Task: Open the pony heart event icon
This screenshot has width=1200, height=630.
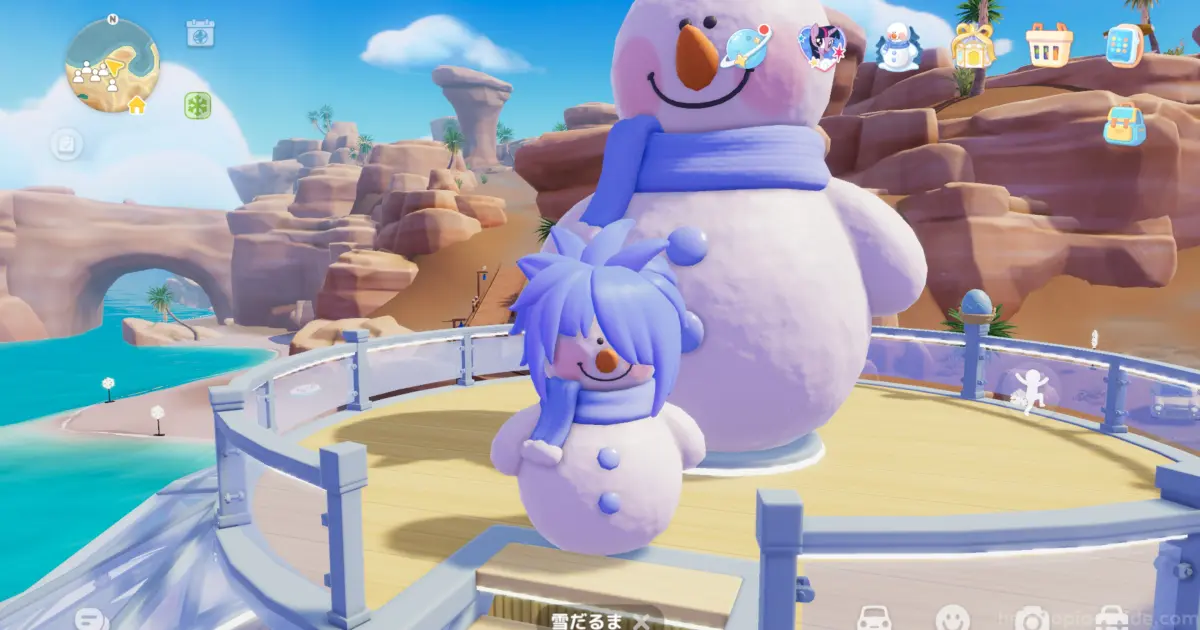Action: (x=822, y=45)
